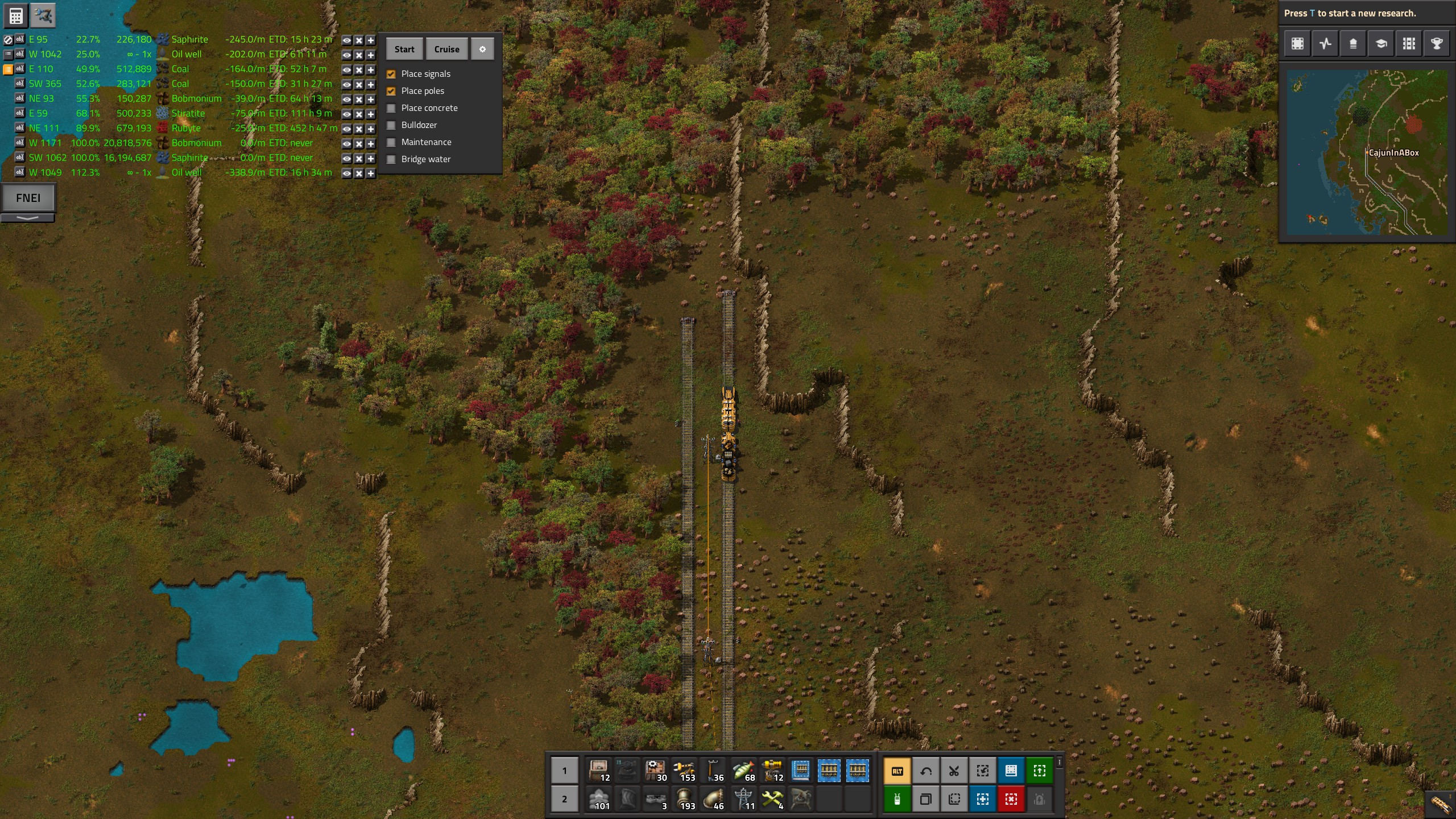Show production statistics (graph icon)
This screenshot has height=819, width=1456.
tap(1325, 44)
